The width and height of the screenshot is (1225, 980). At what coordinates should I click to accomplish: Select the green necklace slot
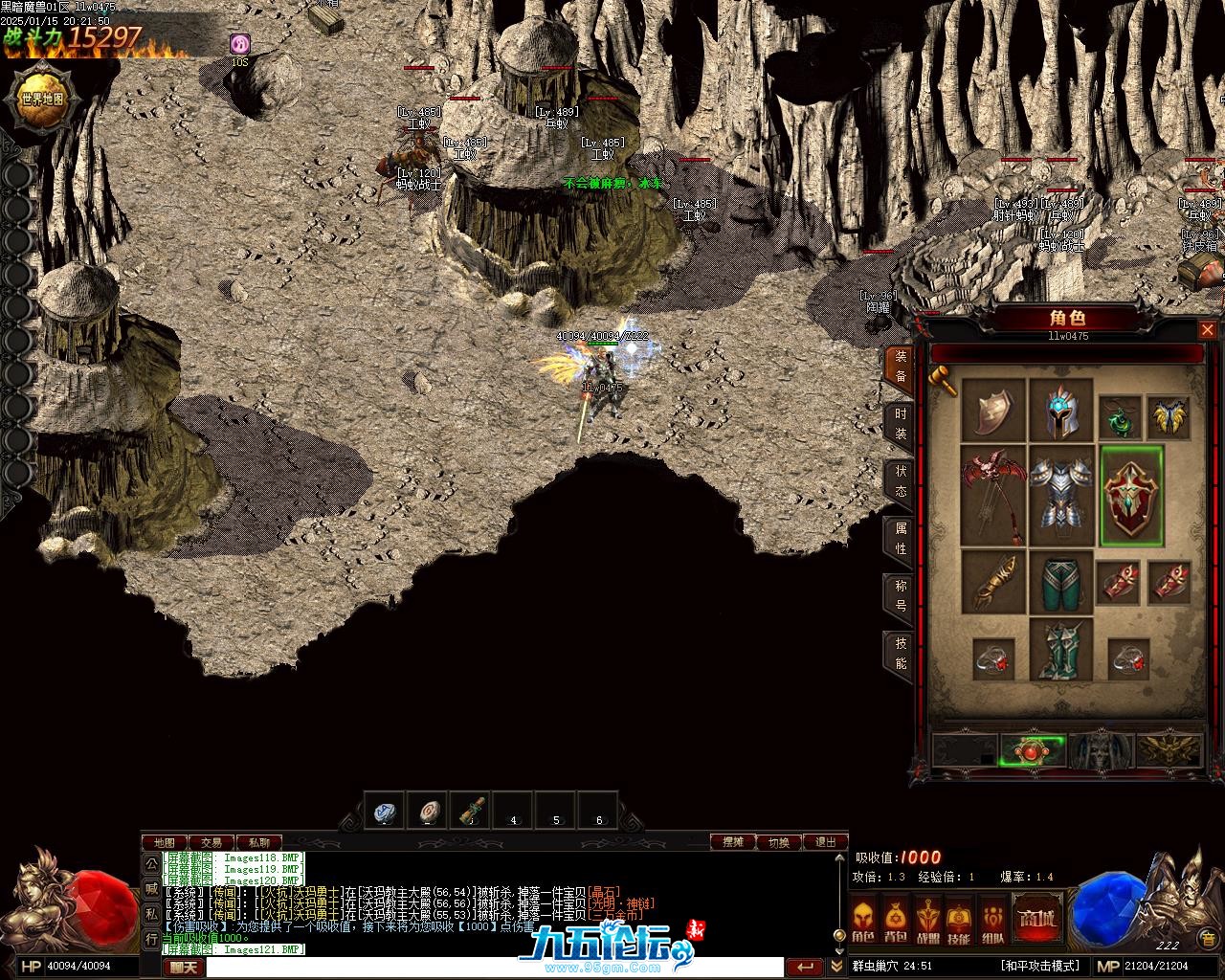(1117, 416)
